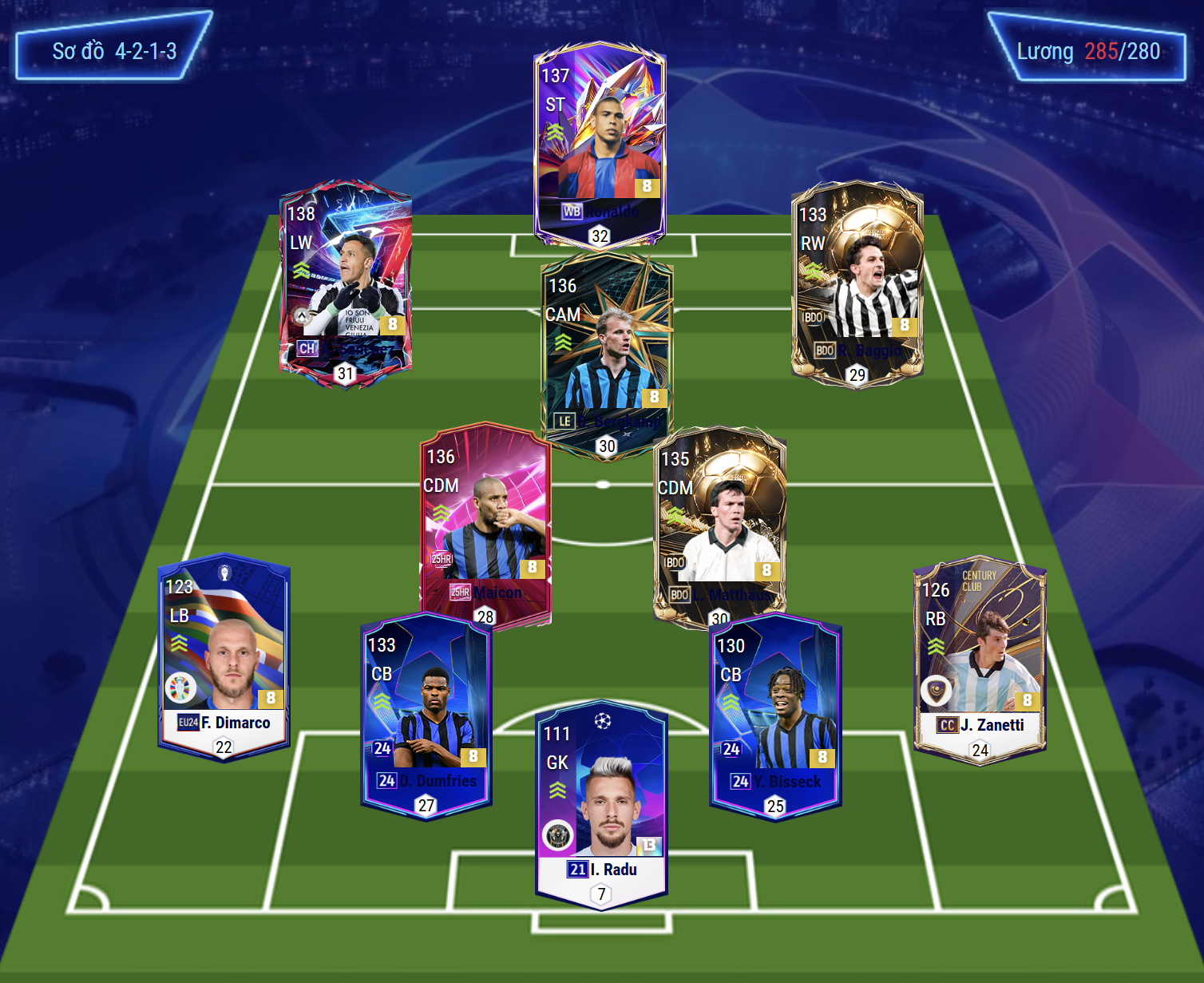
Task: Click the Lương 285/280 salary panel
Action: [x=1087, y=48]
